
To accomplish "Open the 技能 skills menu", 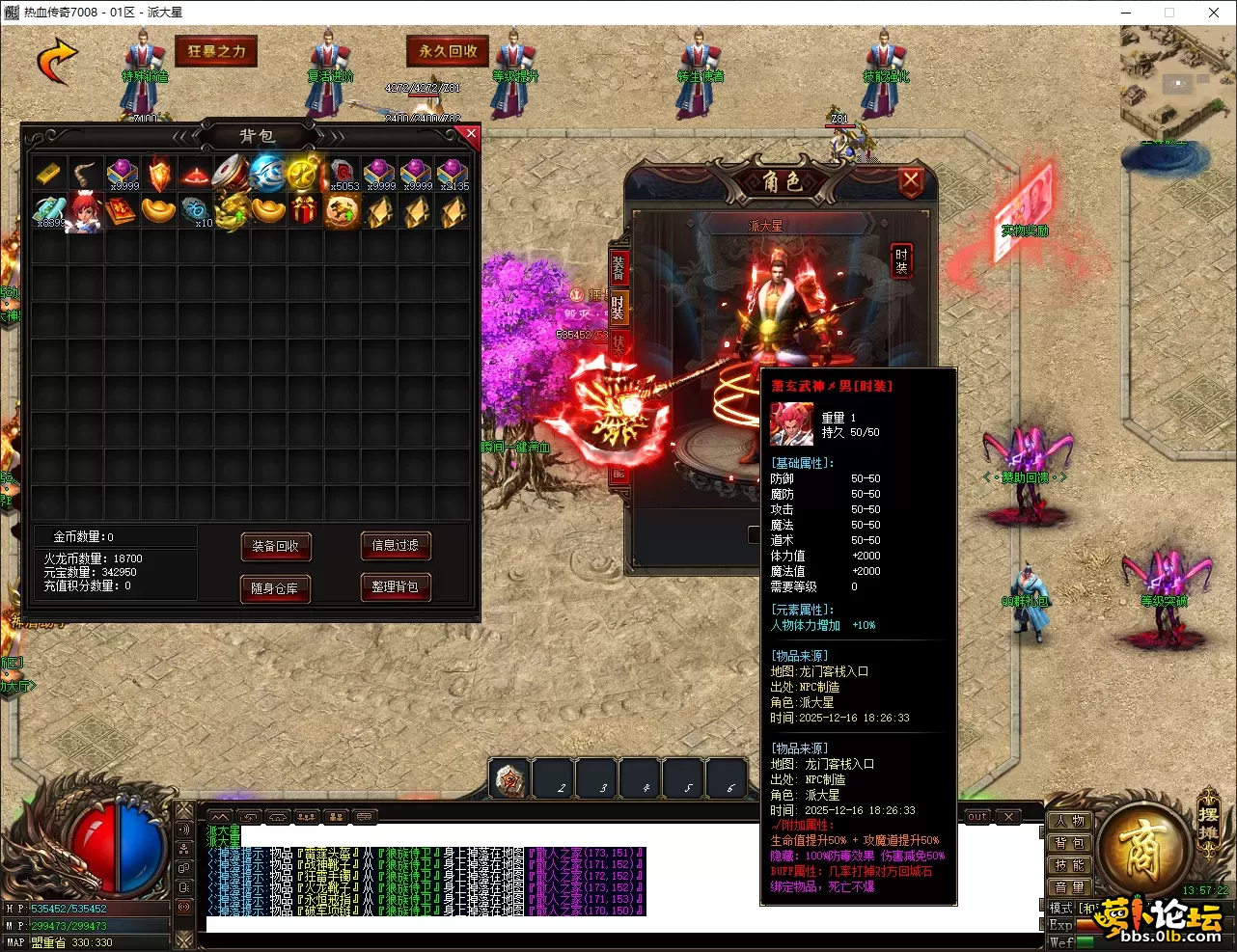I will pyautogui.click(x=1069, y=865).
